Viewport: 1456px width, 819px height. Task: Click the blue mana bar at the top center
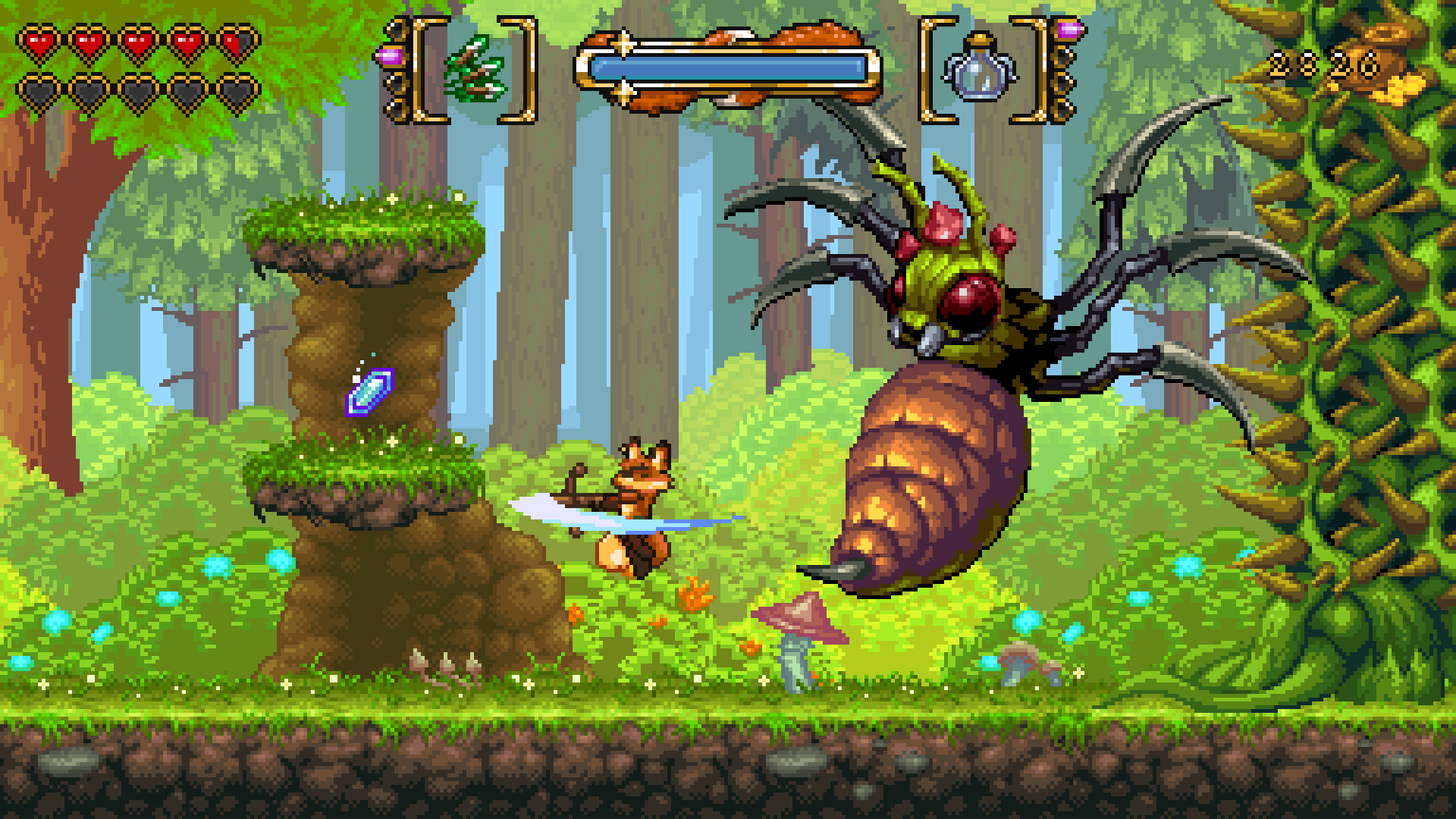point(728,67)
